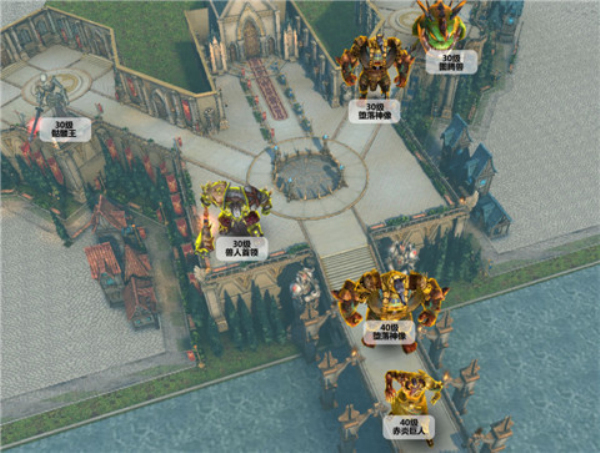Select the green beast's 30级 label
600x453 pixels.
[443, 63]
